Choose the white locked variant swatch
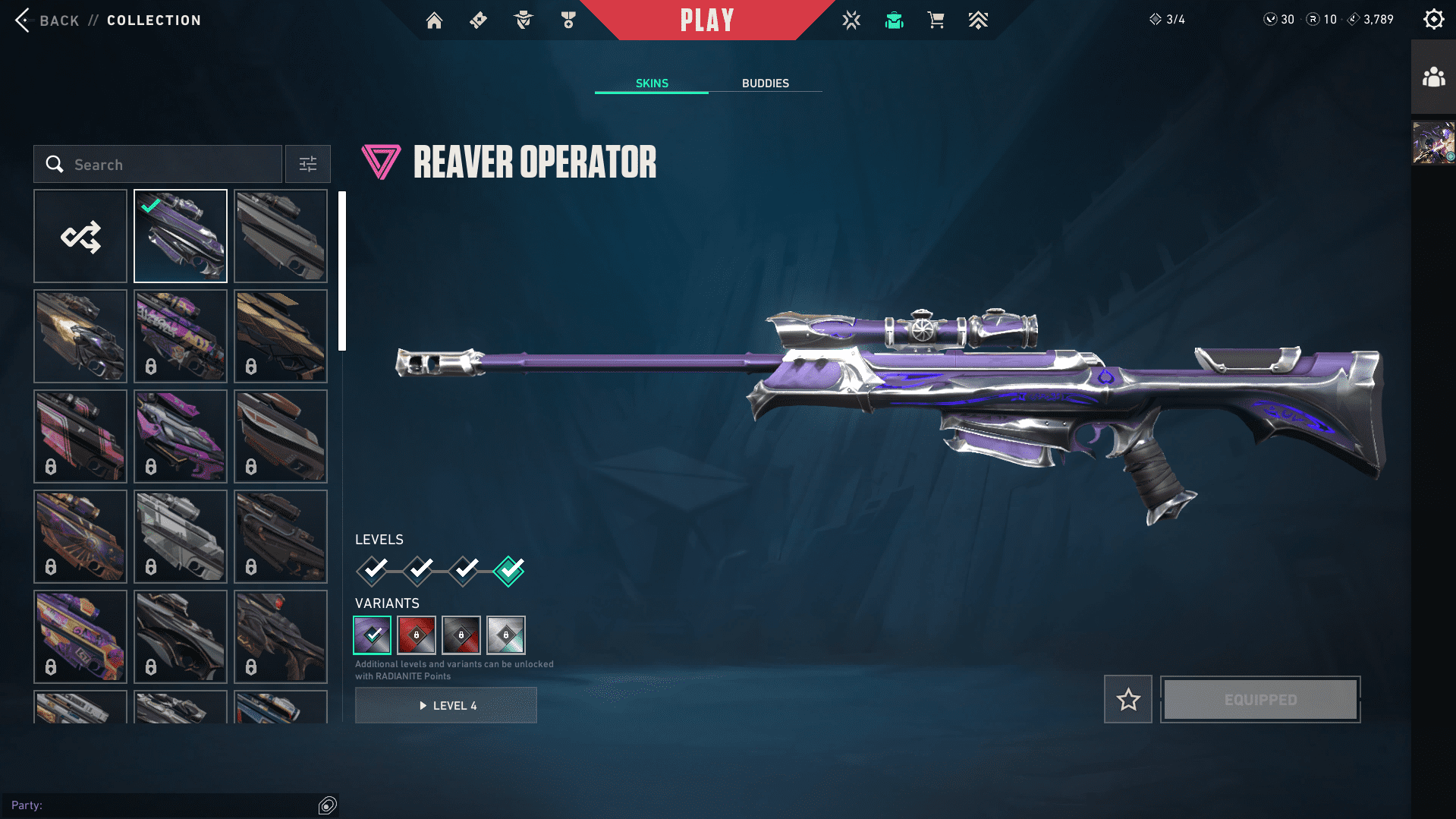The image size is (1456, 819). pos(506,635)
